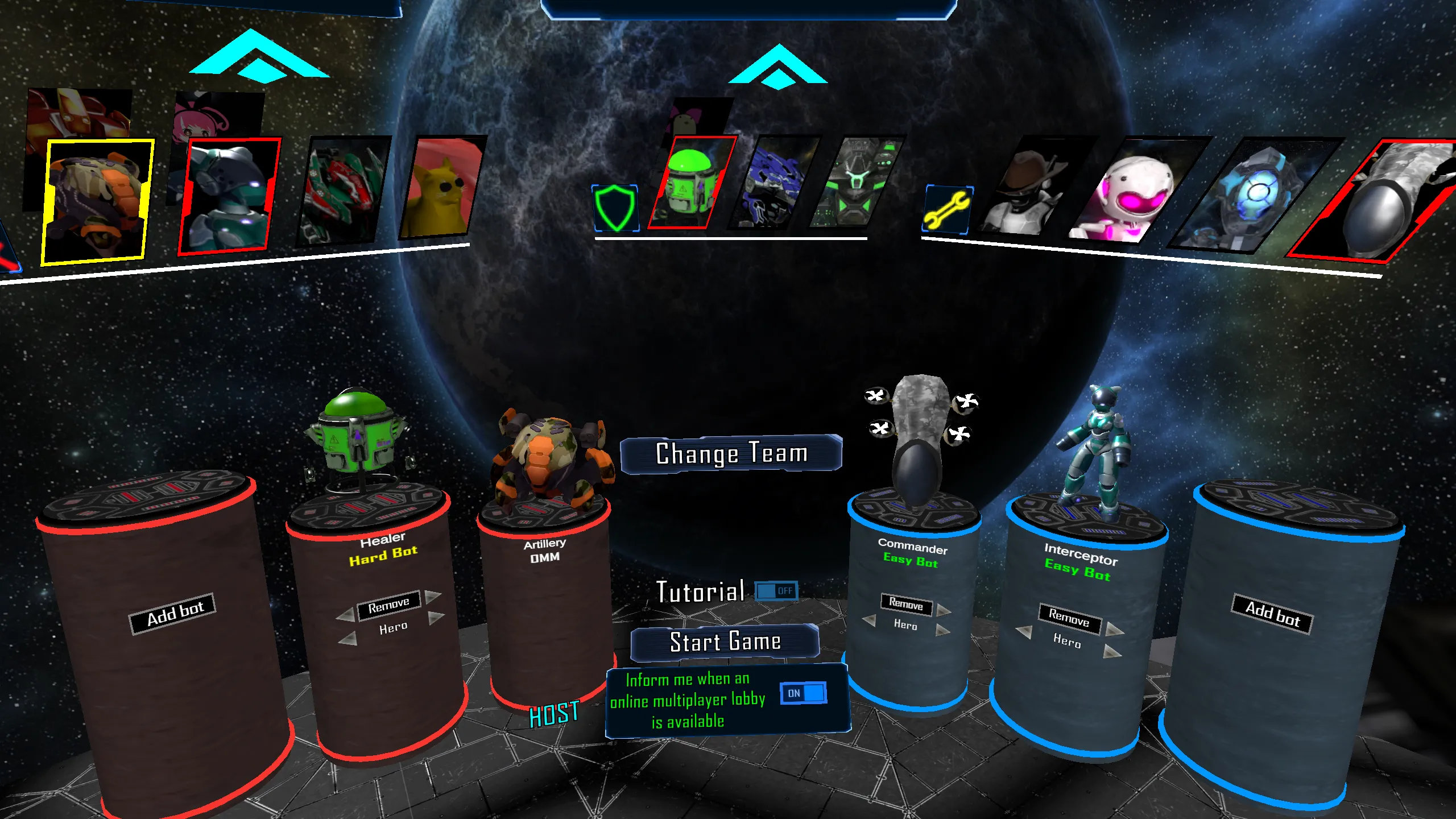1456x819 pixels.
Task: Select the blue mech hero portrait
Action: click(x=773, y=183)
